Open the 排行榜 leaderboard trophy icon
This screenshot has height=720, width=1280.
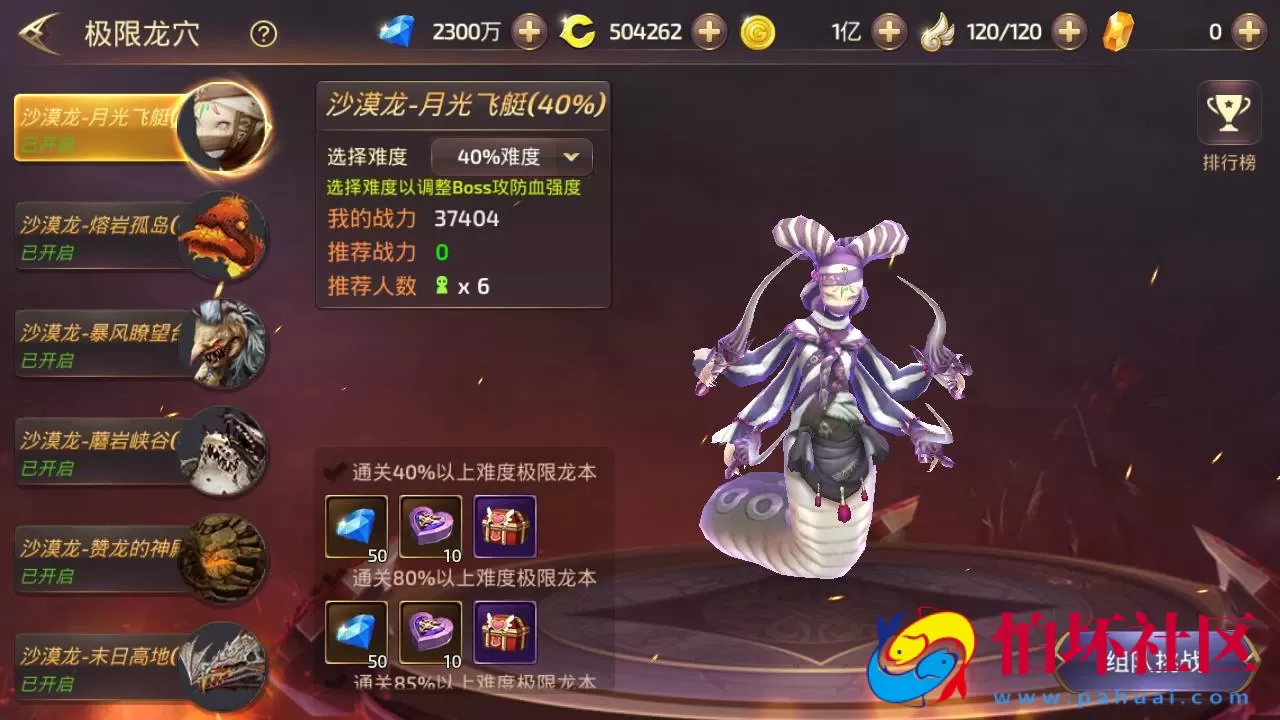coord(1229,112)
